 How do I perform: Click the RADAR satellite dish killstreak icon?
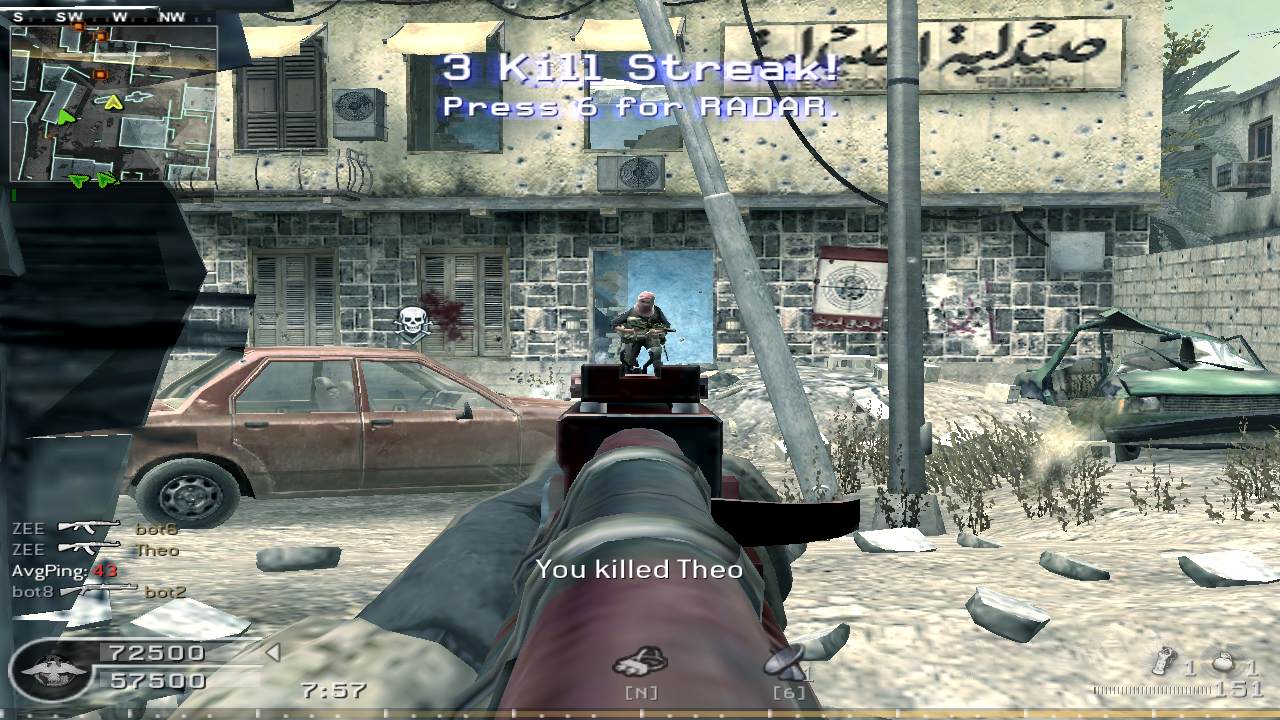(787, 661)
